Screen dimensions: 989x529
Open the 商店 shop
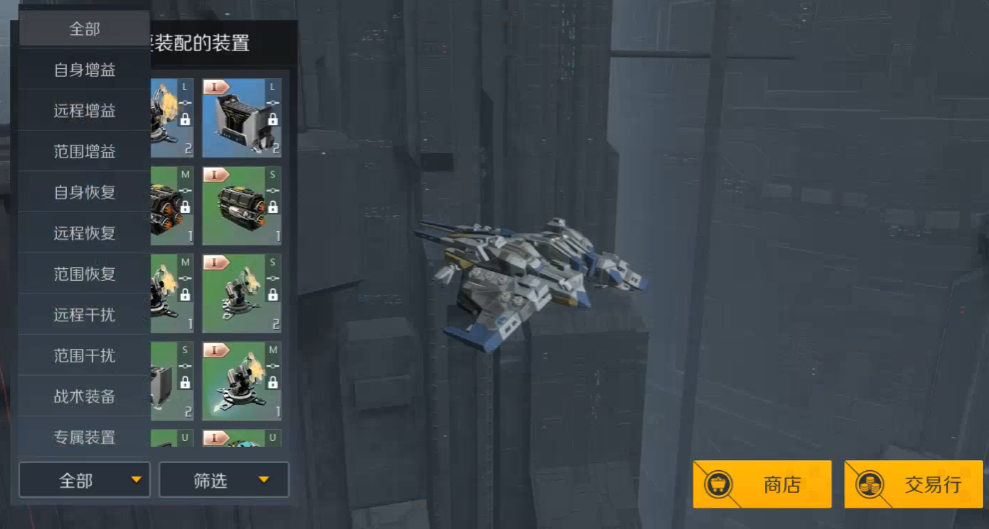click(x=762, y=485)
